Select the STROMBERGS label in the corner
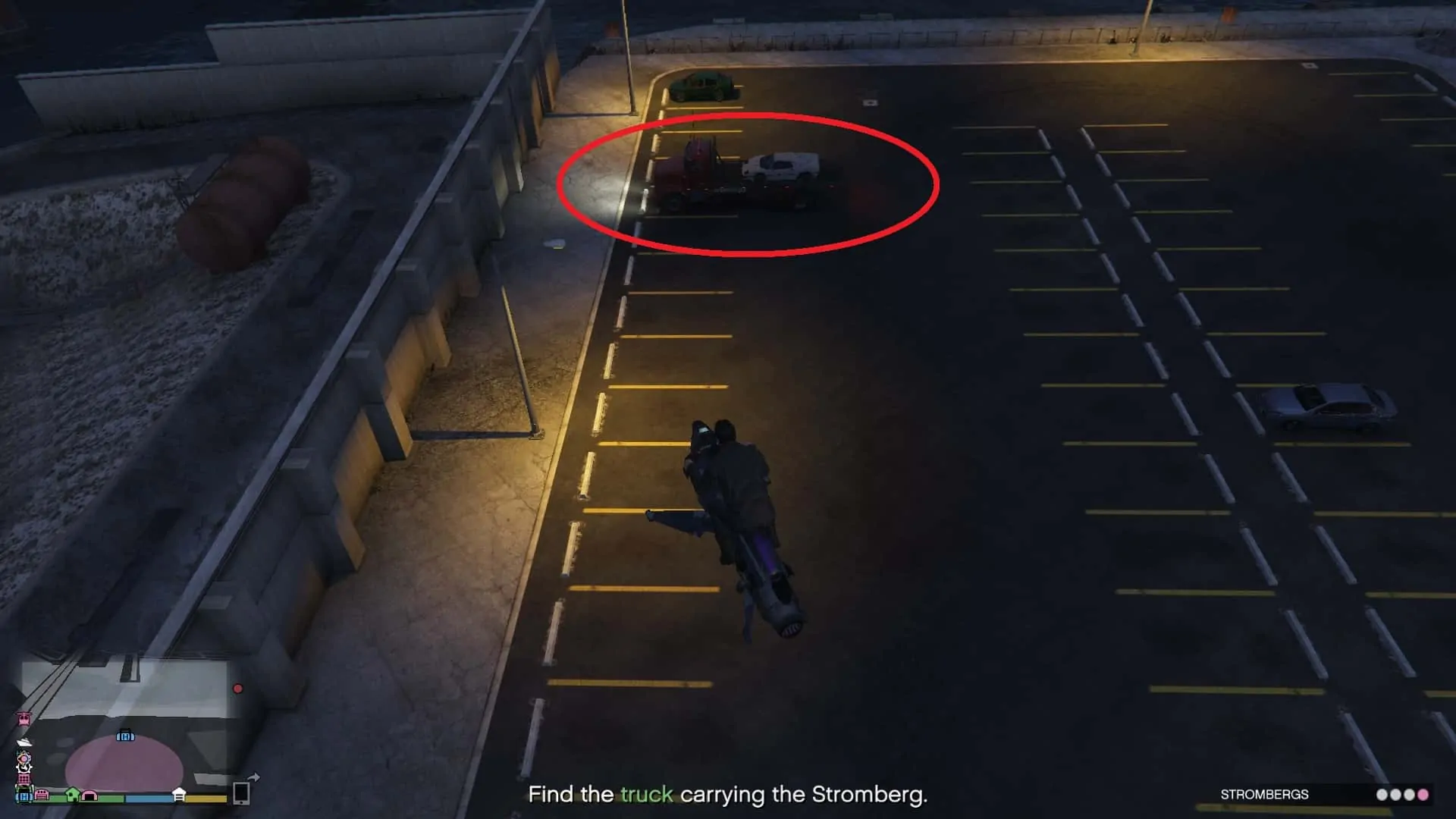Viewport: 1456px width, 819px height. point(1264,794)
